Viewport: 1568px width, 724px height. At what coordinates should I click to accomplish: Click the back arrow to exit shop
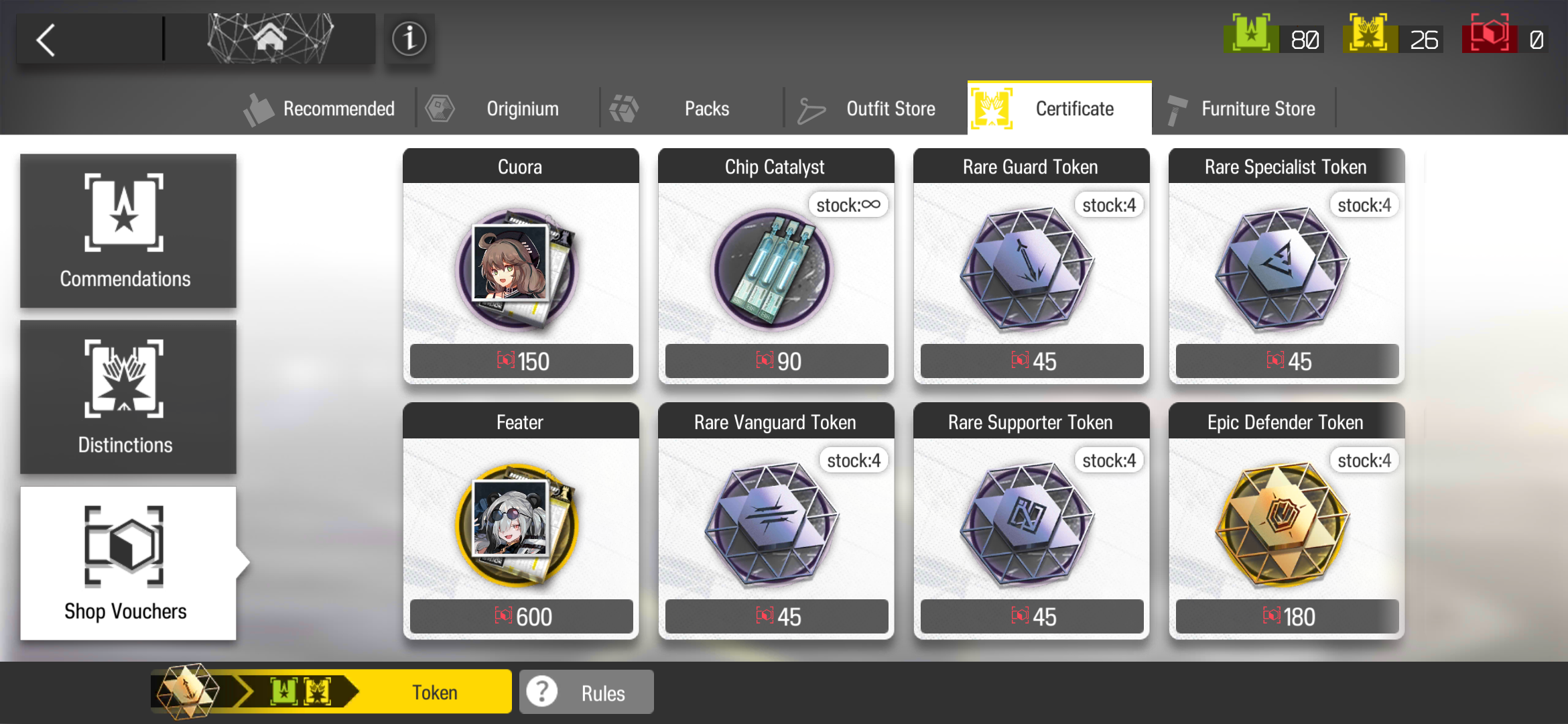(x=46, y=39)
